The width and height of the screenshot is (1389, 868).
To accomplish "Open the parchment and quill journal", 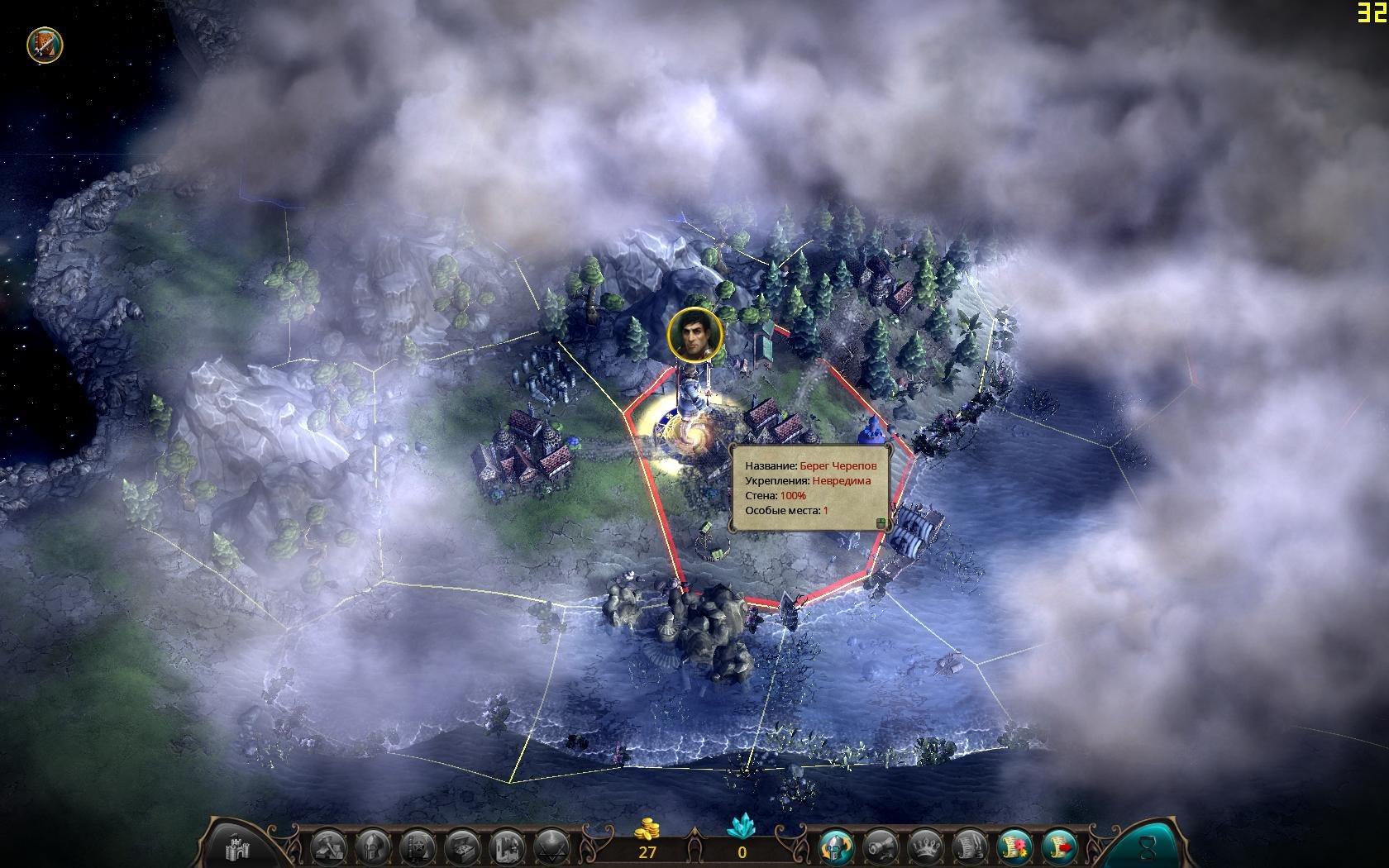I will [971, 847].
